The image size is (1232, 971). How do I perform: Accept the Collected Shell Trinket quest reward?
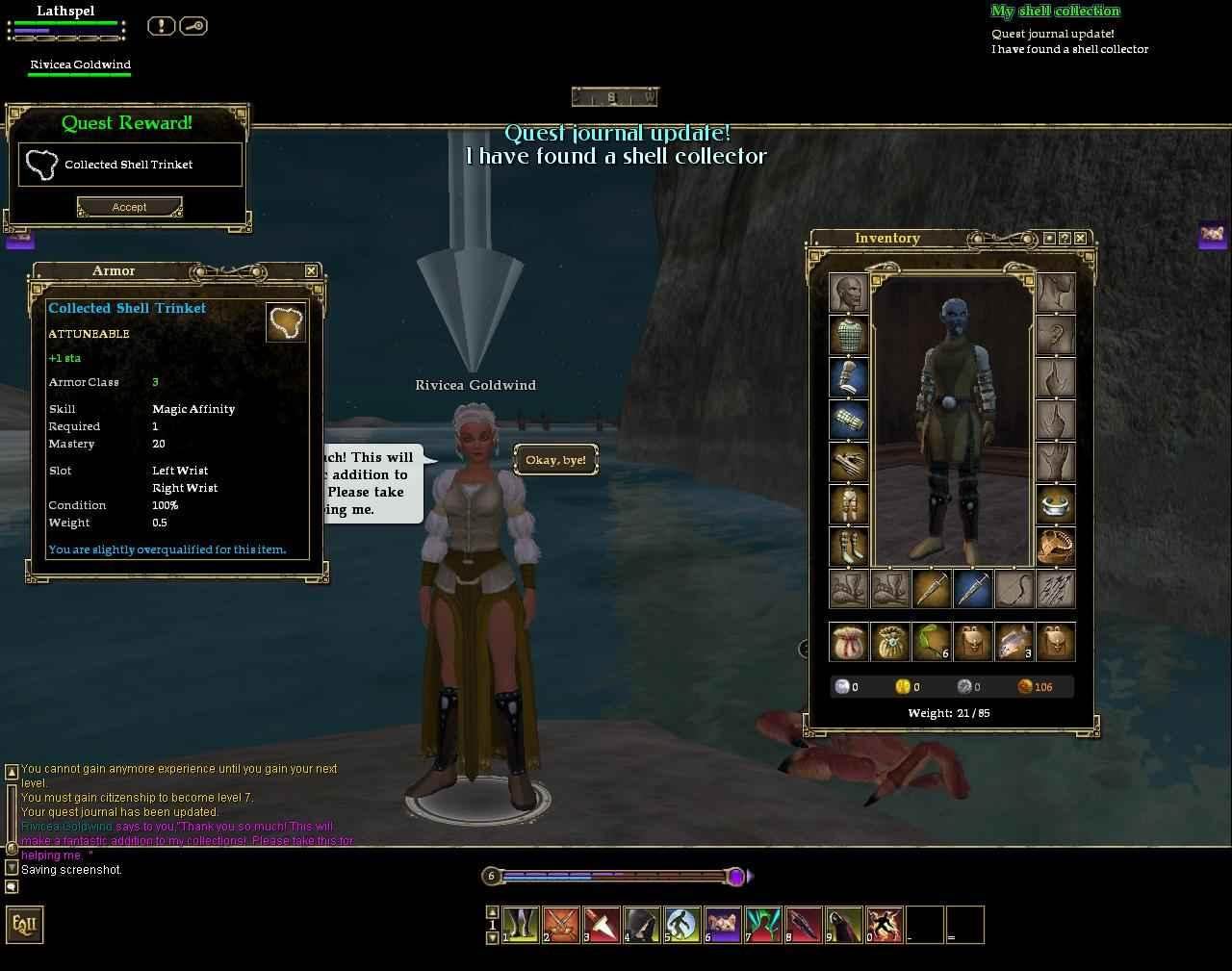[x=129, y=207]
